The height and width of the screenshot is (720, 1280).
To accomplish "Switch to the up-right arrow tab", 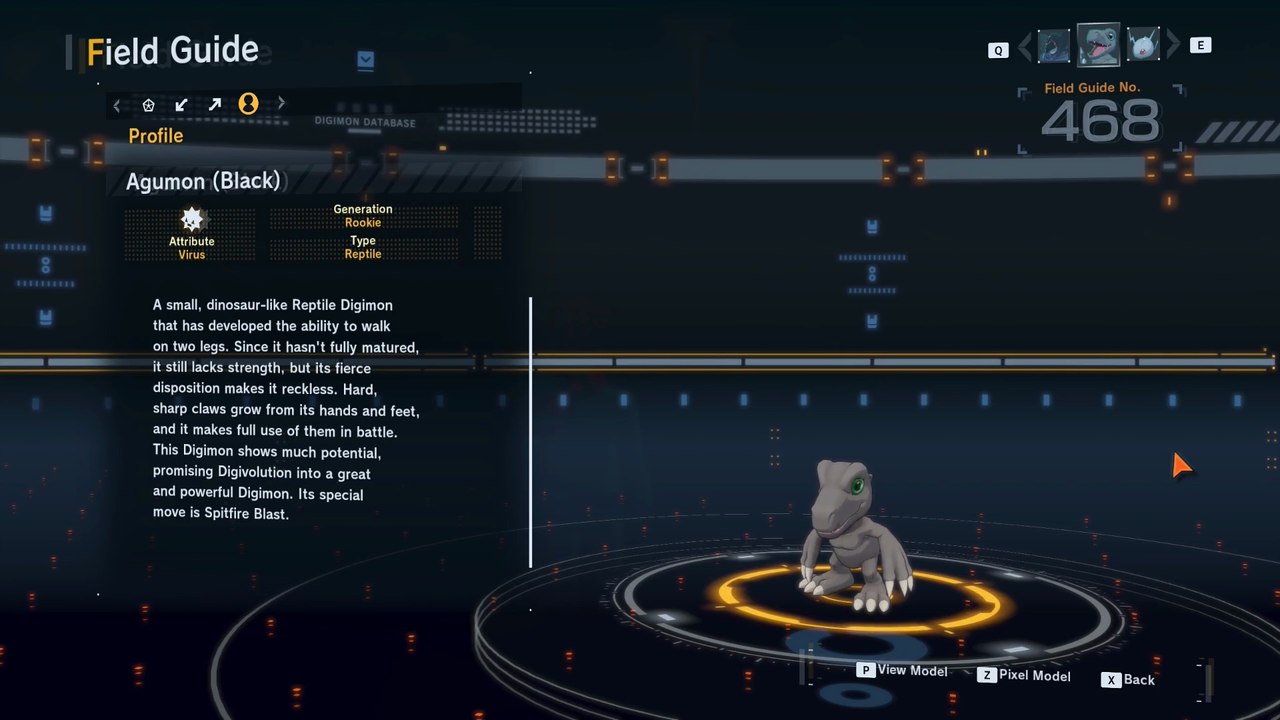I will [214, 104].
